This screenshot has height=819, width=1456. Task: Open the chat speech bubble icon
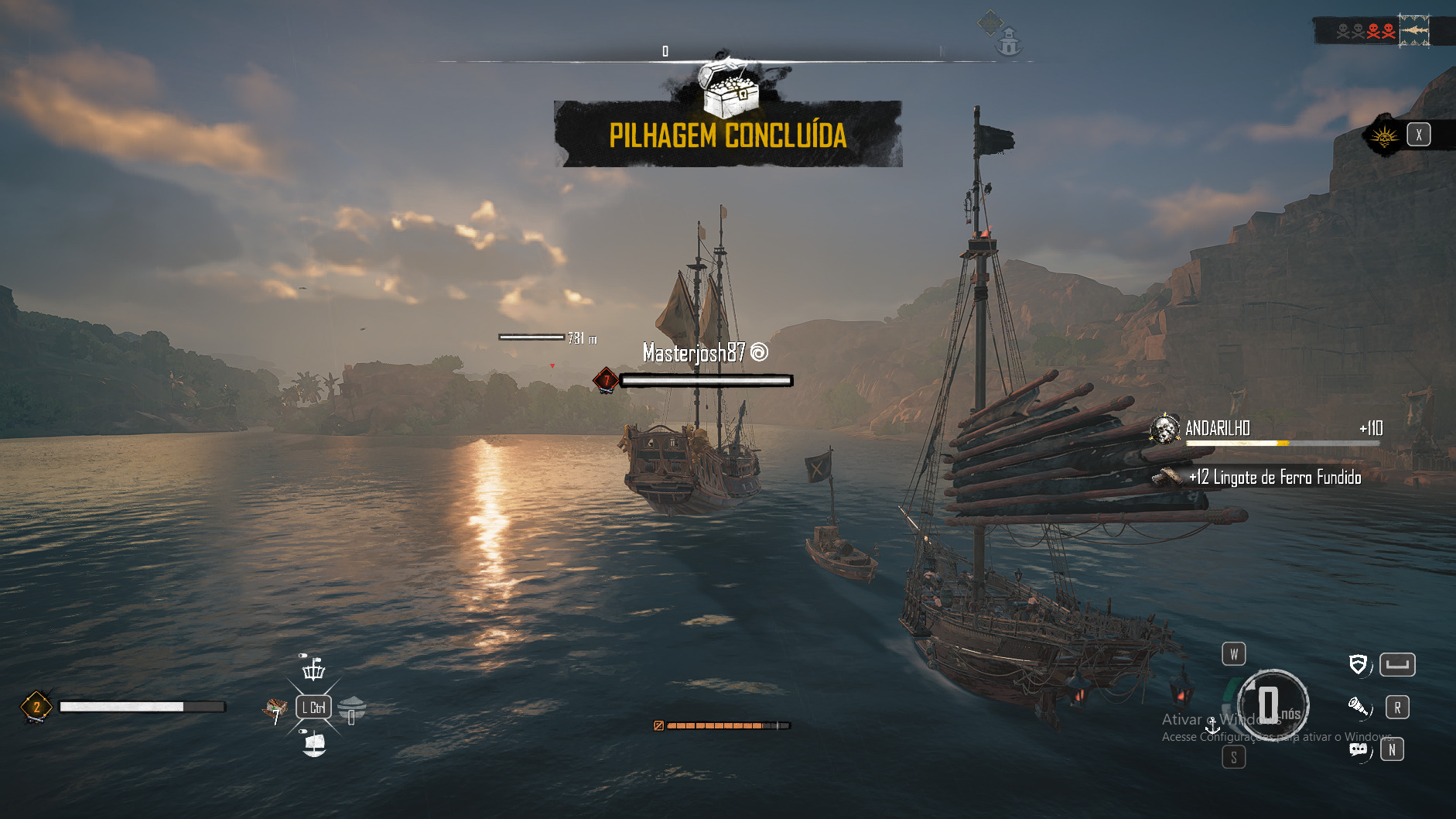[x=1358, y=749]
